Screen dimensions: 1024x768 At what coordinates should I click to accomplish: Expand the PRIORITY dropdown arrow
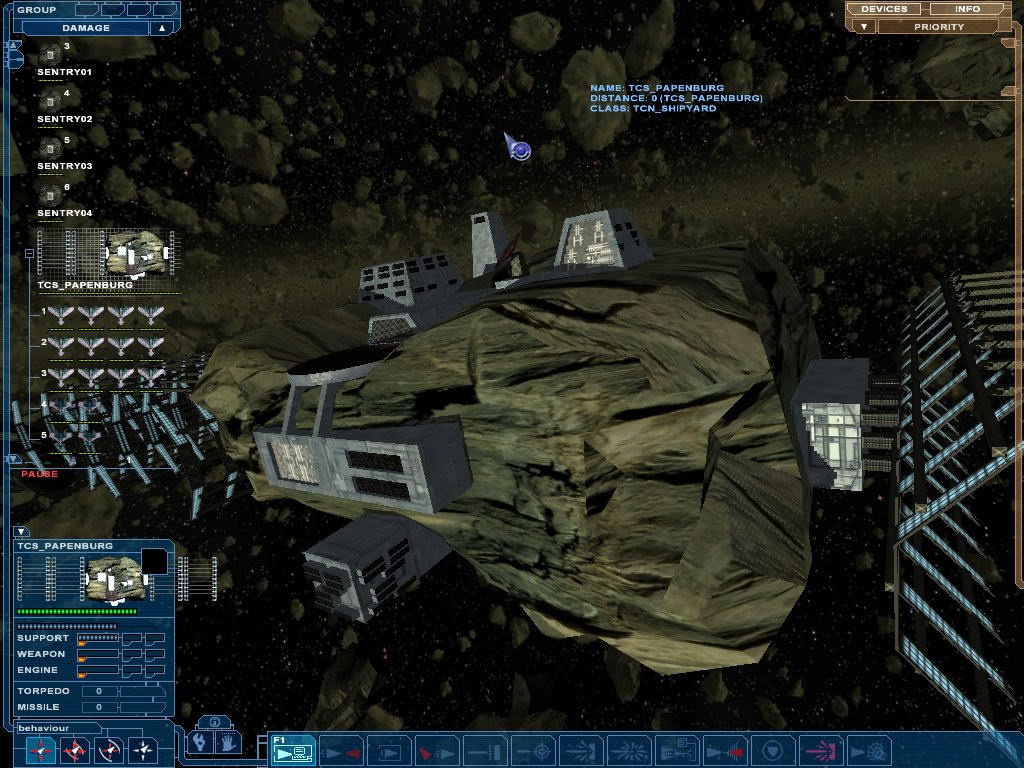pyautogui.click(x=862, y=26)
